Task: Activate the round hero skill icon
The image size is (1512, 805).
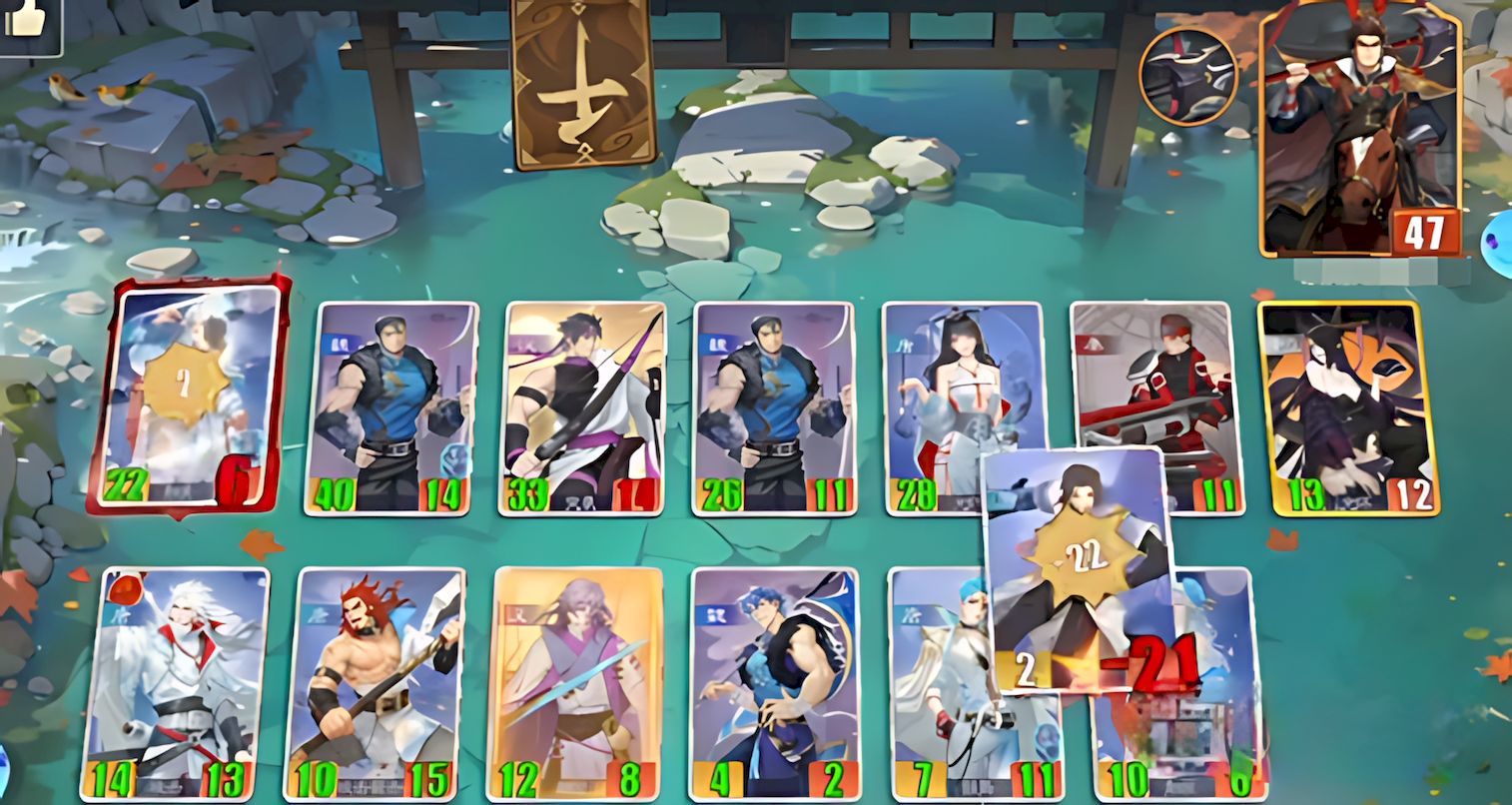Action: pos(1188,76)
